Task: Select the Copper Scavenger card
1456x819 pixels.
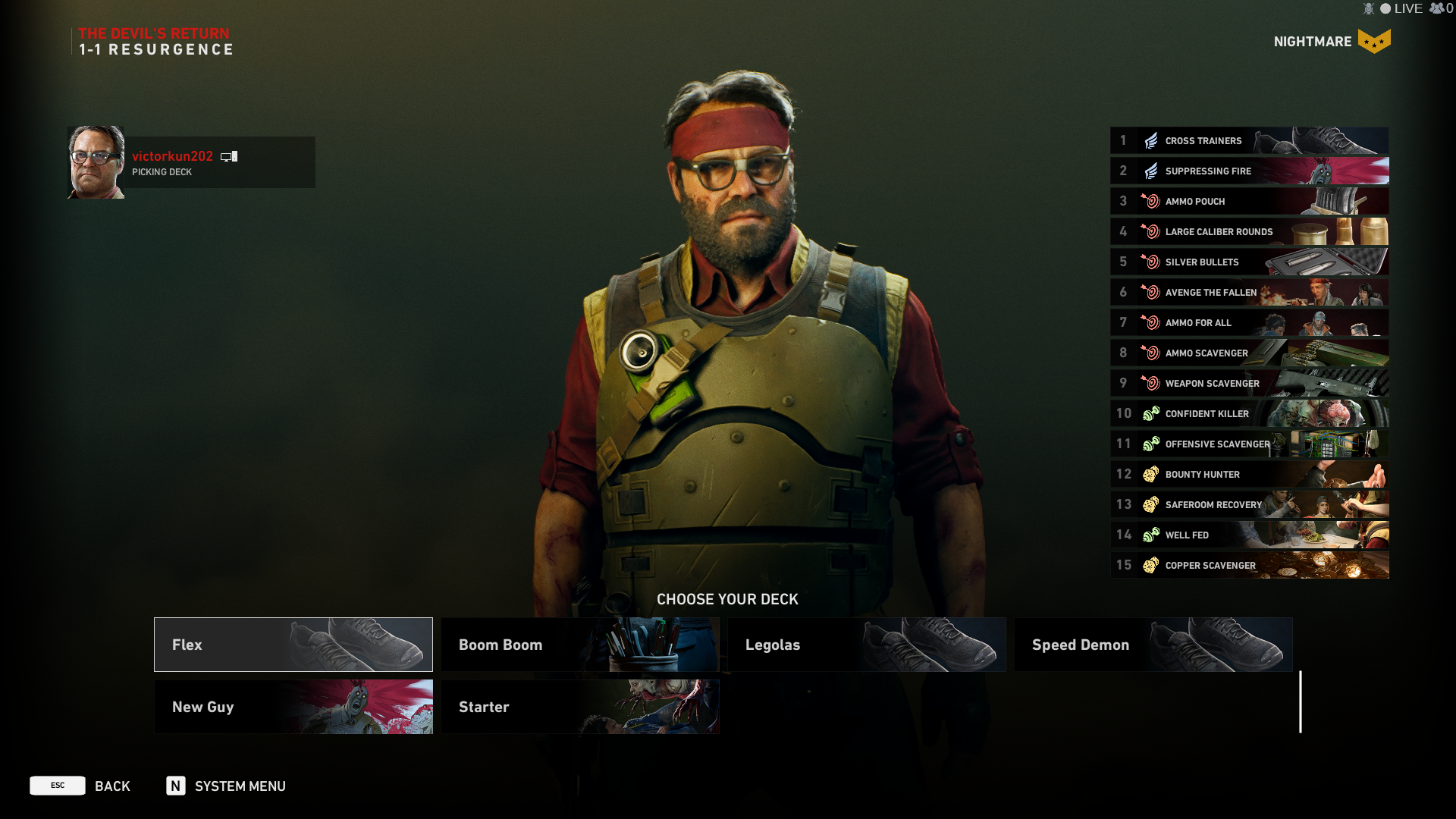Action: click(x=1249, y=565)
